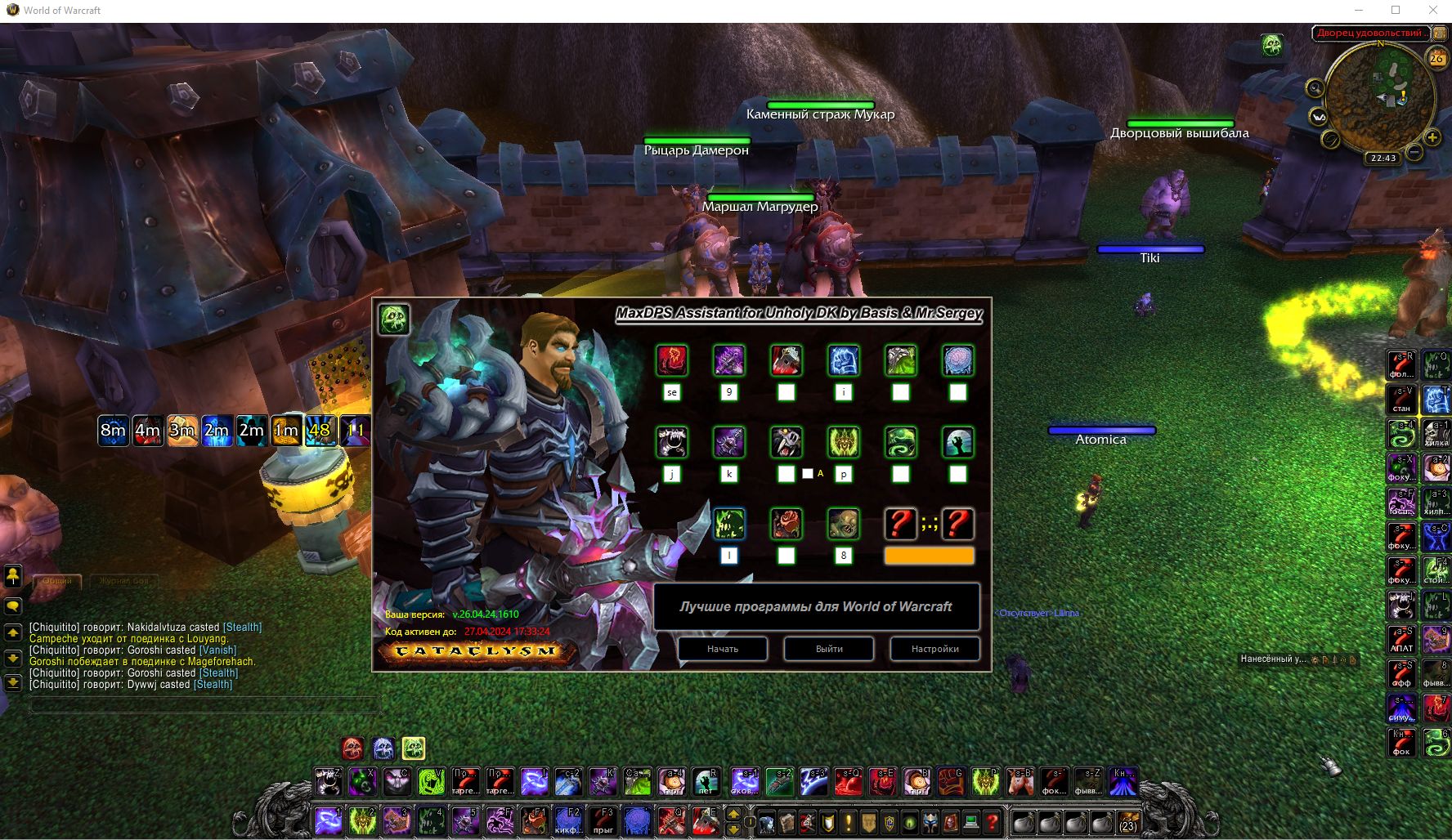1452x840 pixels.
Task: Click the orange bar under question marks
Action: pyautogui.click(x=929, y=556)
